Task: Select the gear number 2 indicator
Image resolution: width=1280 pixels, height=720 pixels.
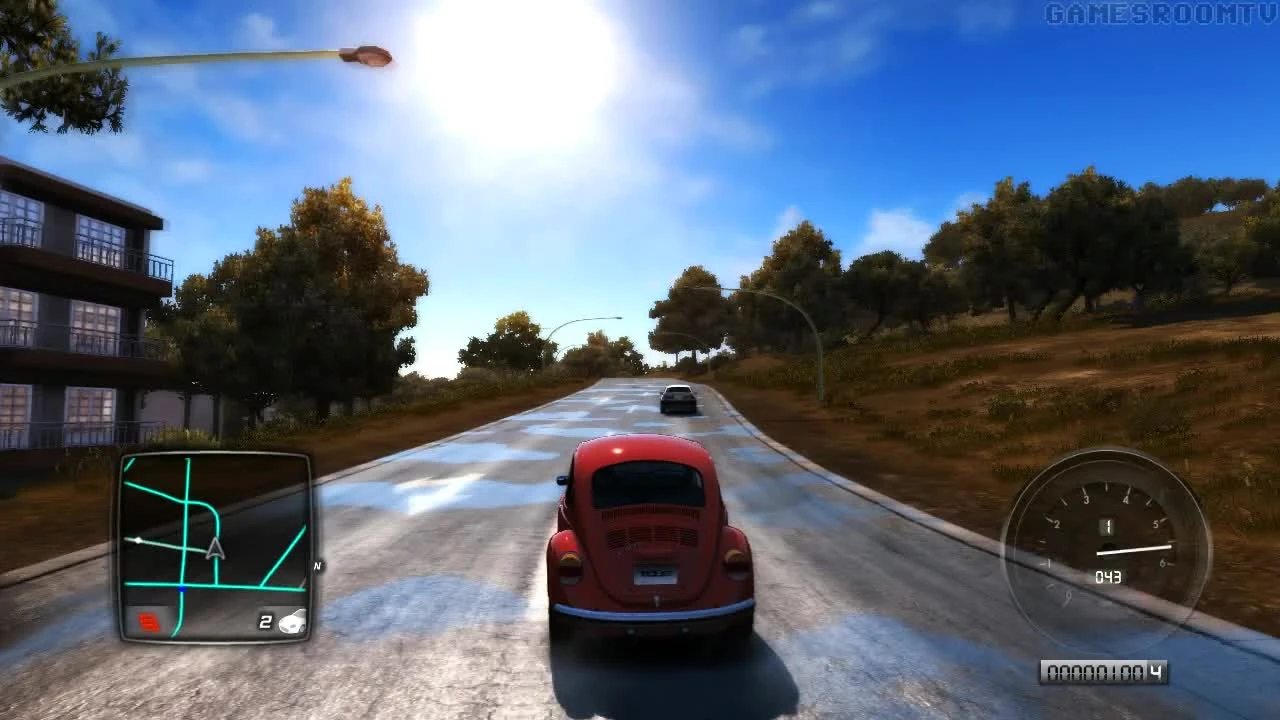Action: 265,620
